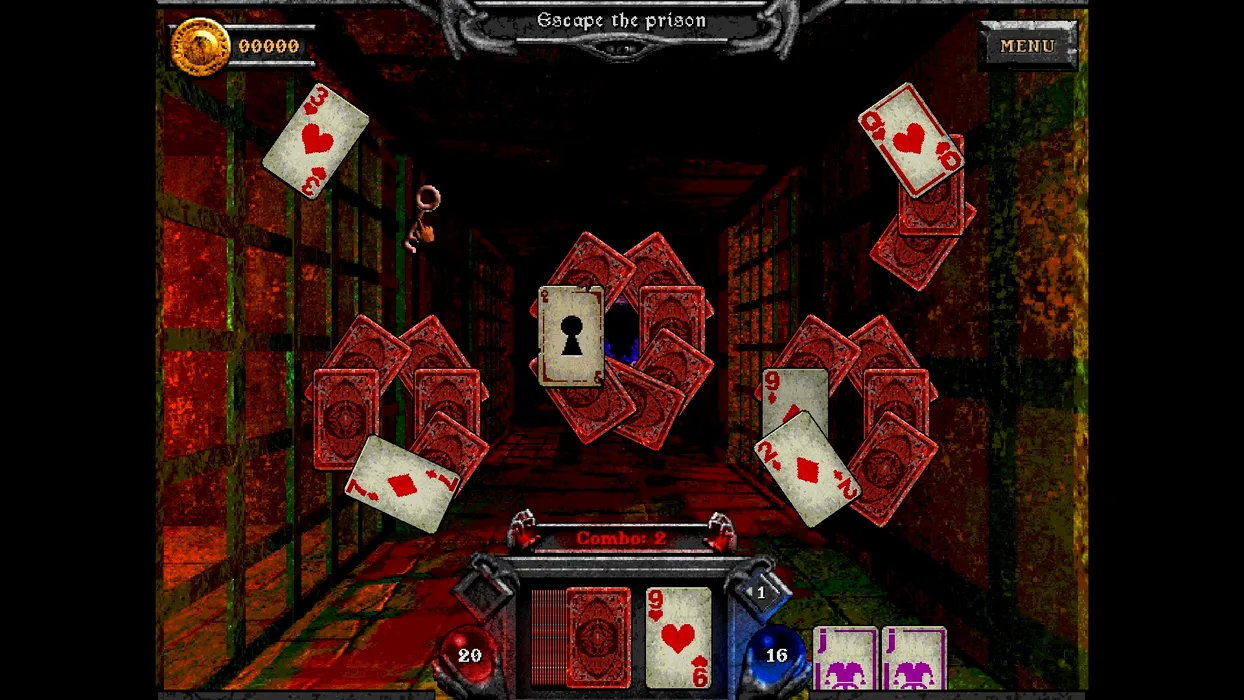Play the 7 of diamonds card
Image resolution: width=1244 pixels, height=700 pixels.
click(402, 484)
